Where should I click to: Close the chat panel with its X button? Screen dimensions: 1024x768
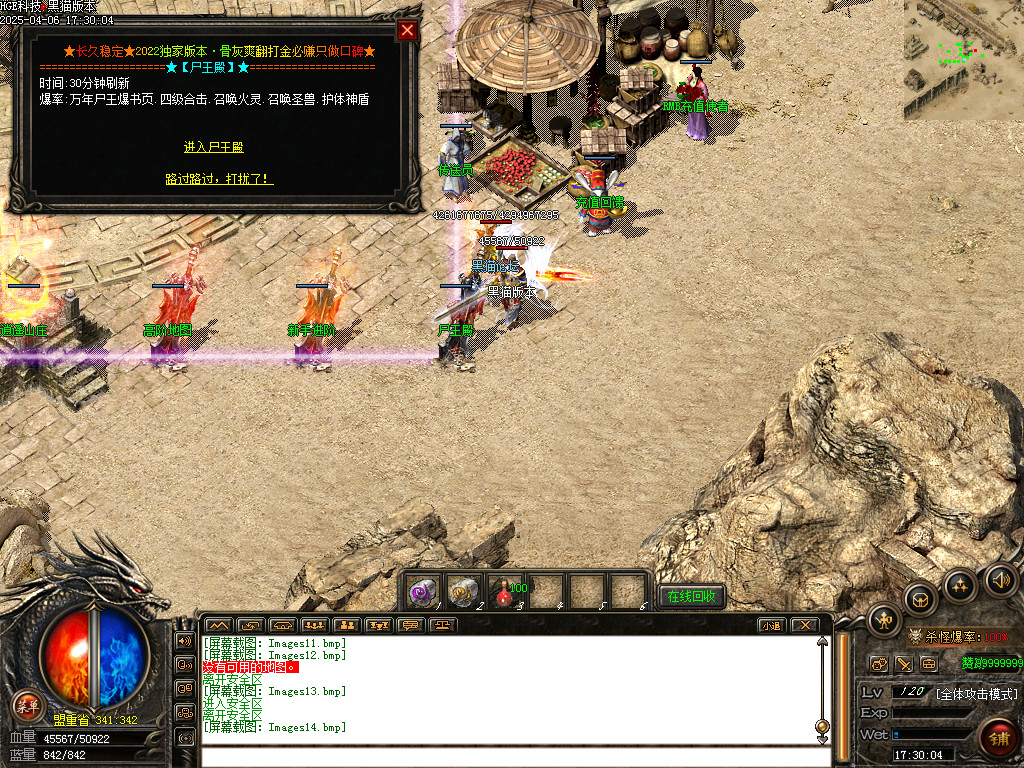804,626
